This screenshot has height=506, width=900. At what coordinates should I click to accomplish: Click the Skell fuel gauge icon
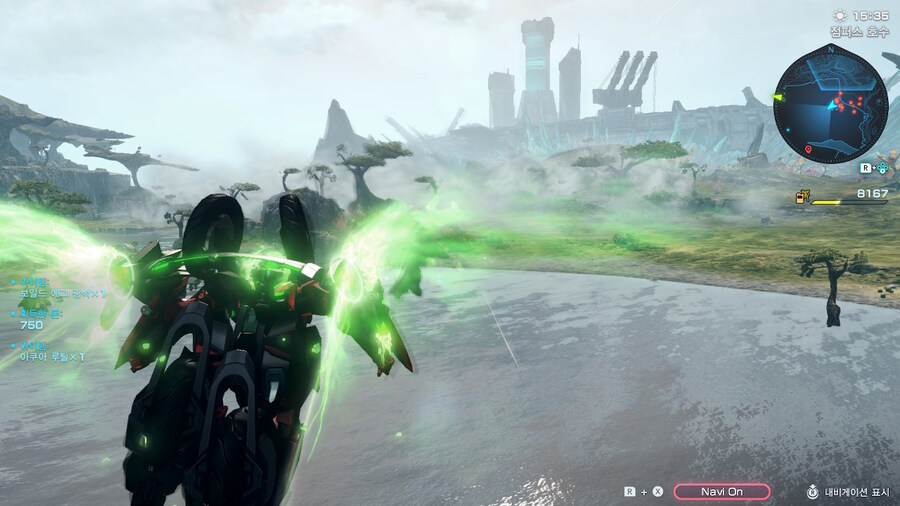pos(801,197)
